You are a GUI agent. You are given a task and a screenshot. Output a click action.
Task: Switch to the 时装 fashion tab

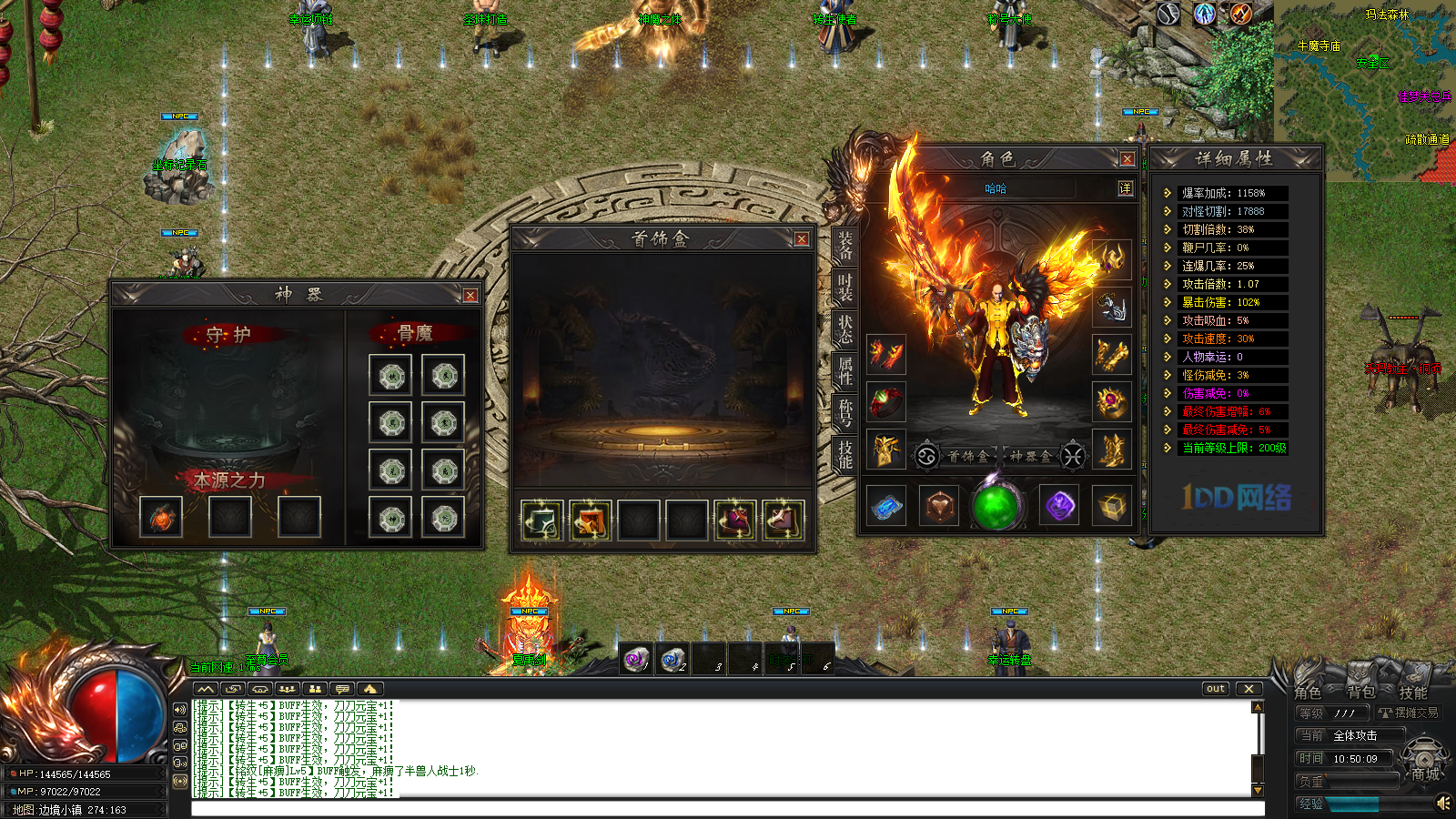844,288
